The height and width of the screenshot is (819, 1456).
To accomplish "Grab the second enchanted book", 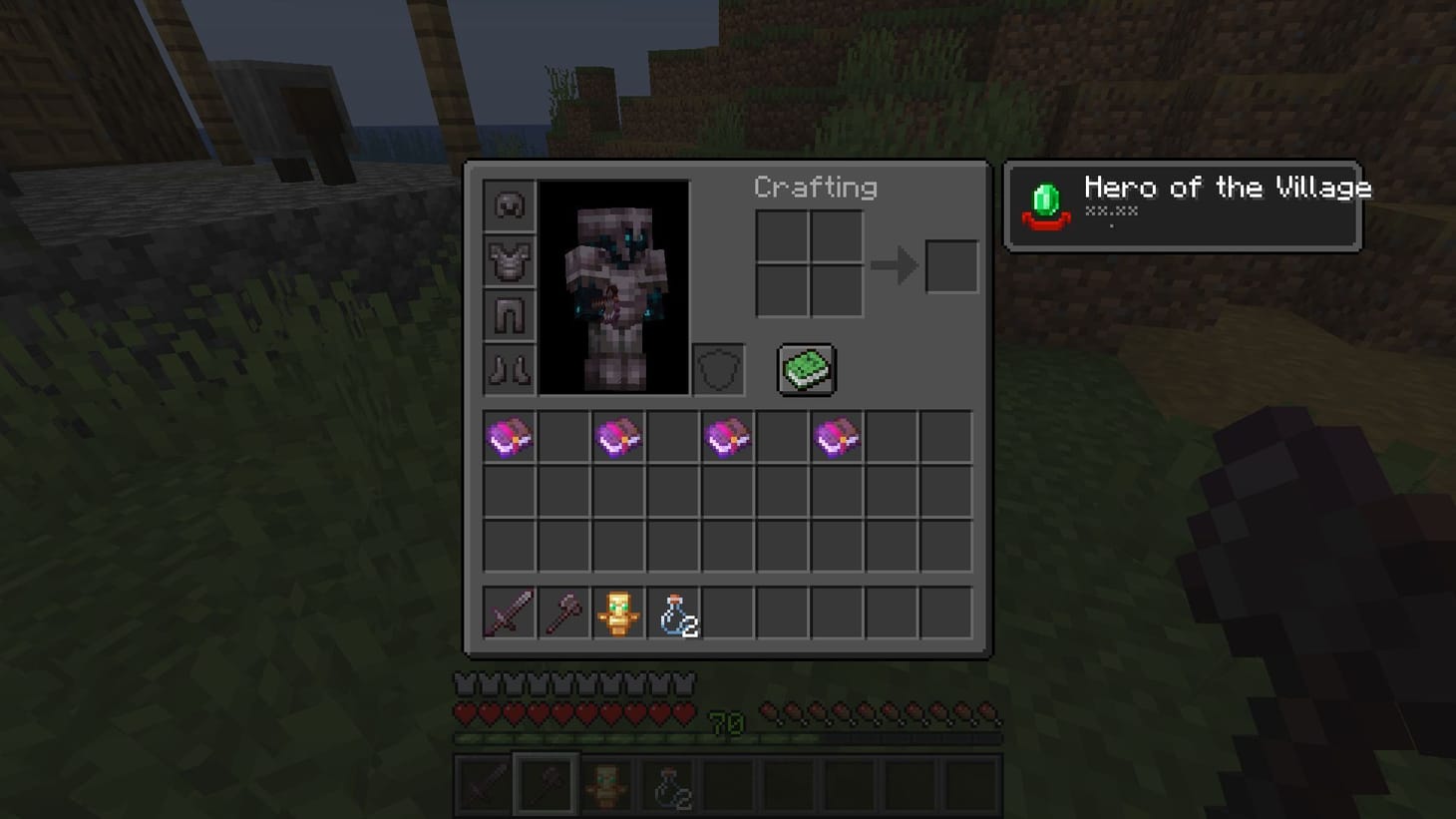I will pyautogui.click(x=618, y=435).
